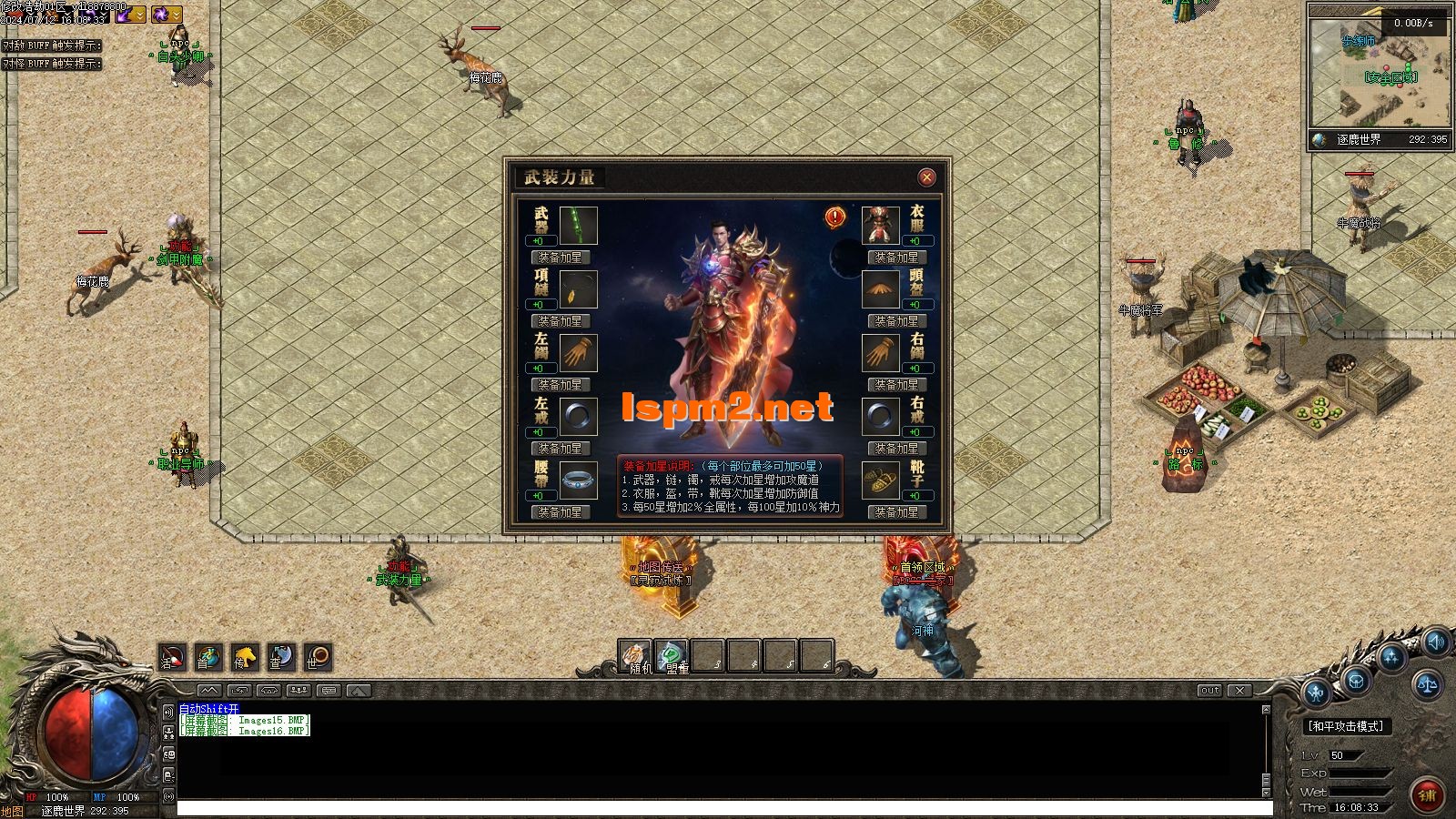Upgrade the 項鏈 necklace with 装备加星
1456x819 pixels.
[560, 321]
